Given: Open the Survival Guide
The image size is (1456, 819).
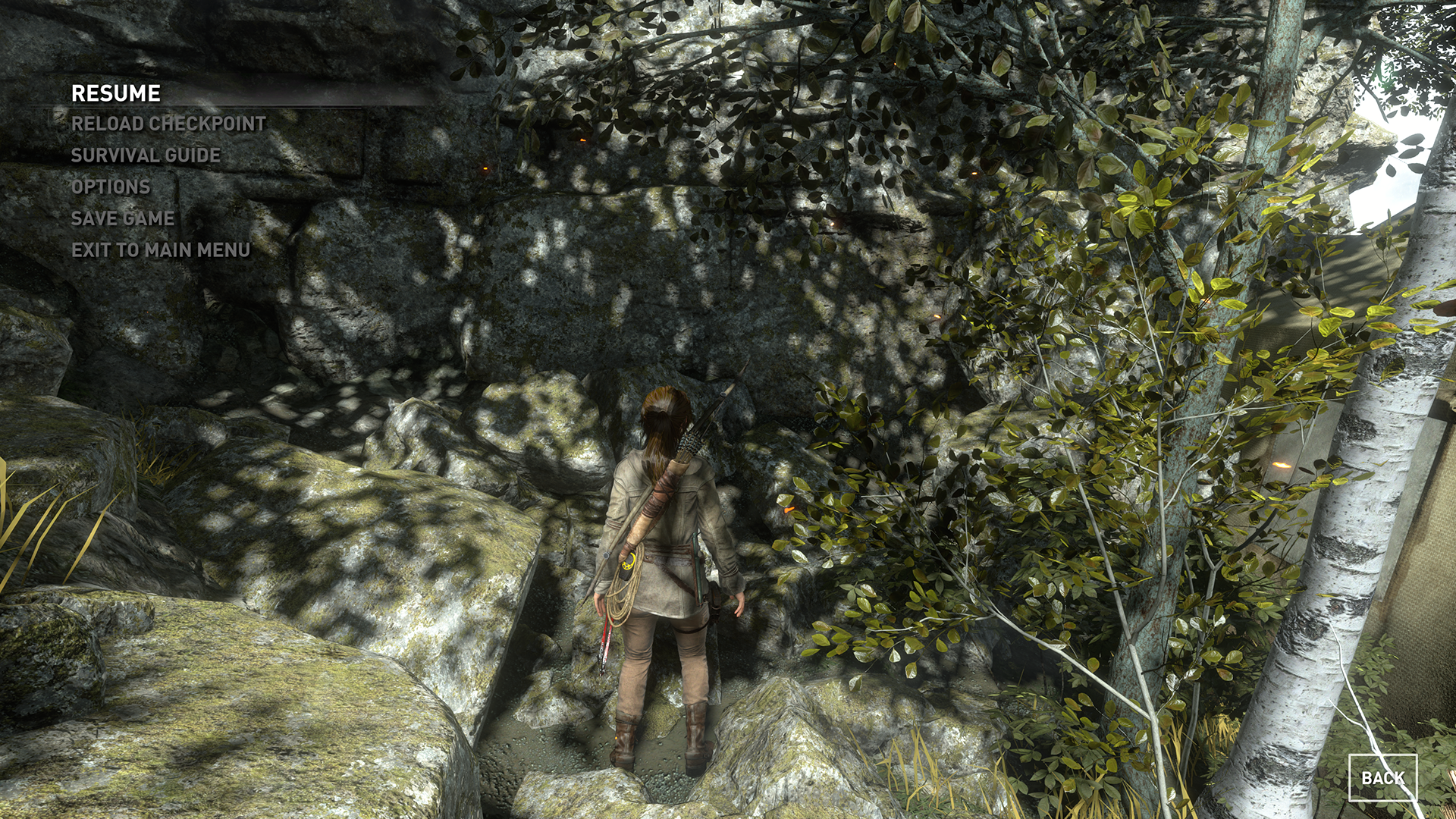Looking at the screenshot, I should 146,155.
